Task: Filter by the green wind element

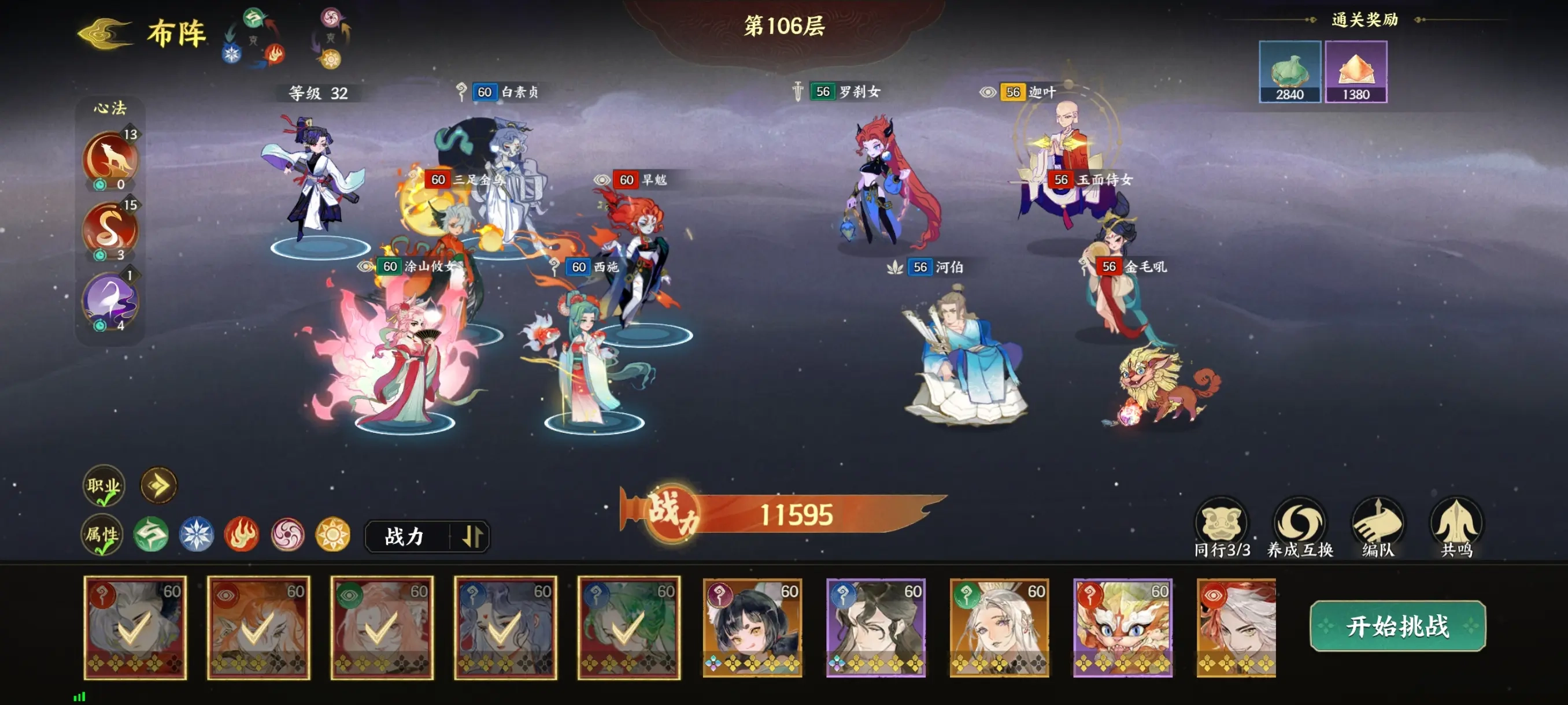Action: [151, 535]
